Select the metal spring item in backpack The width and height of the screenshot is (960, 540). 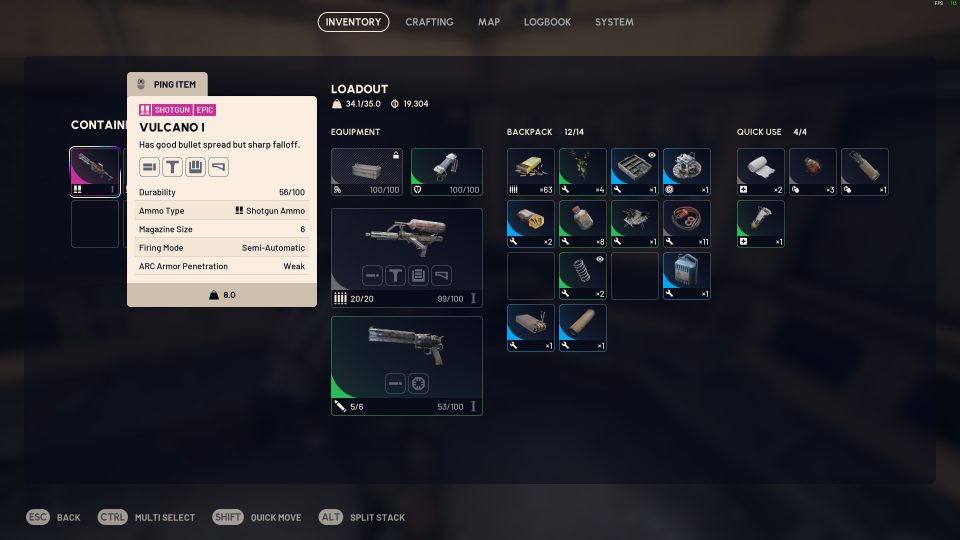point(583,275)
